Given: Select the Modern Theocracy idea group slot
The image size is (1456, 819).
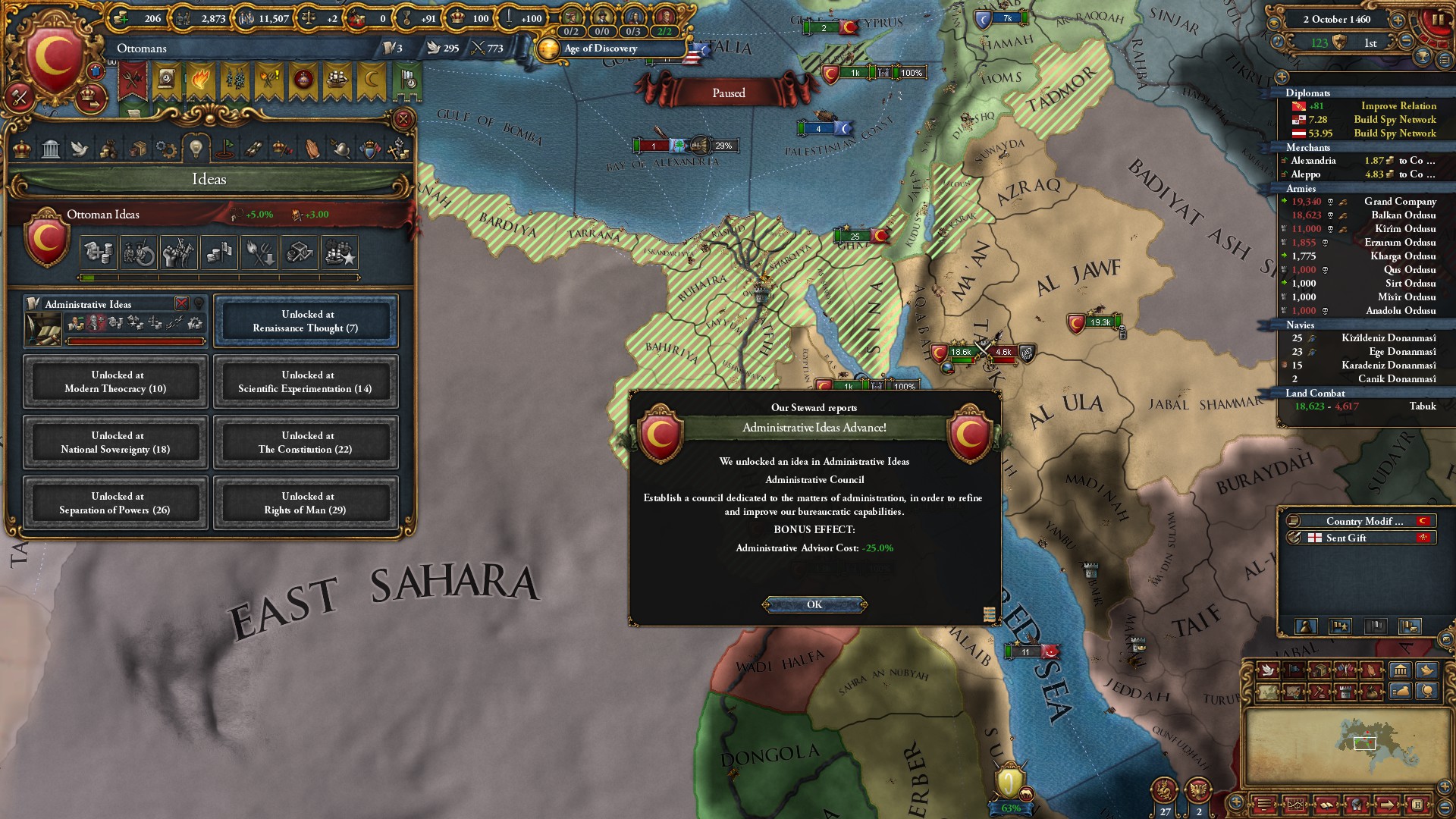Looking at the screenshot, I should tap(115, 381).
